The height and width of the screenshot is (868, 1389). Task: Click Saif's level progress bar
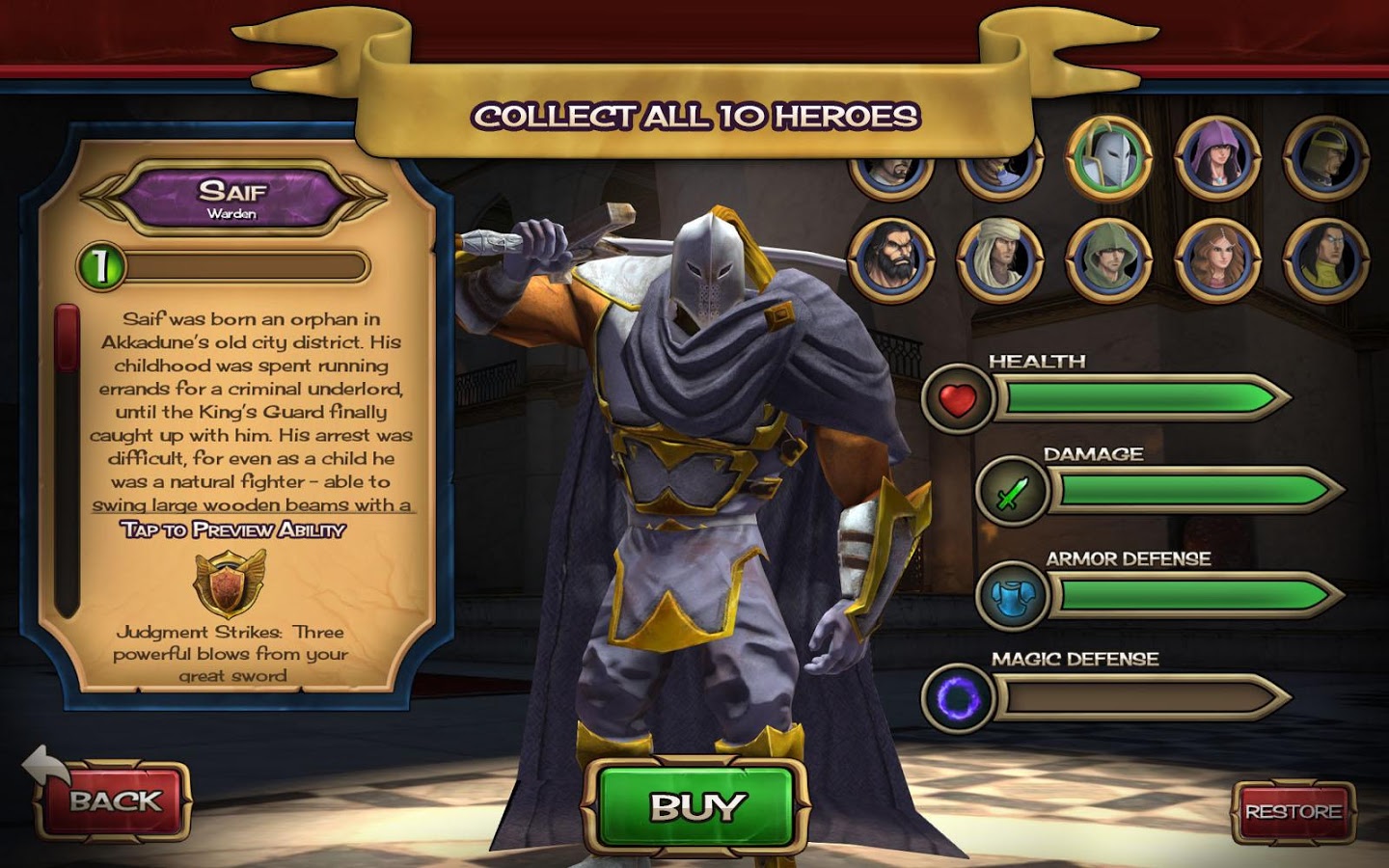[246, 264]
